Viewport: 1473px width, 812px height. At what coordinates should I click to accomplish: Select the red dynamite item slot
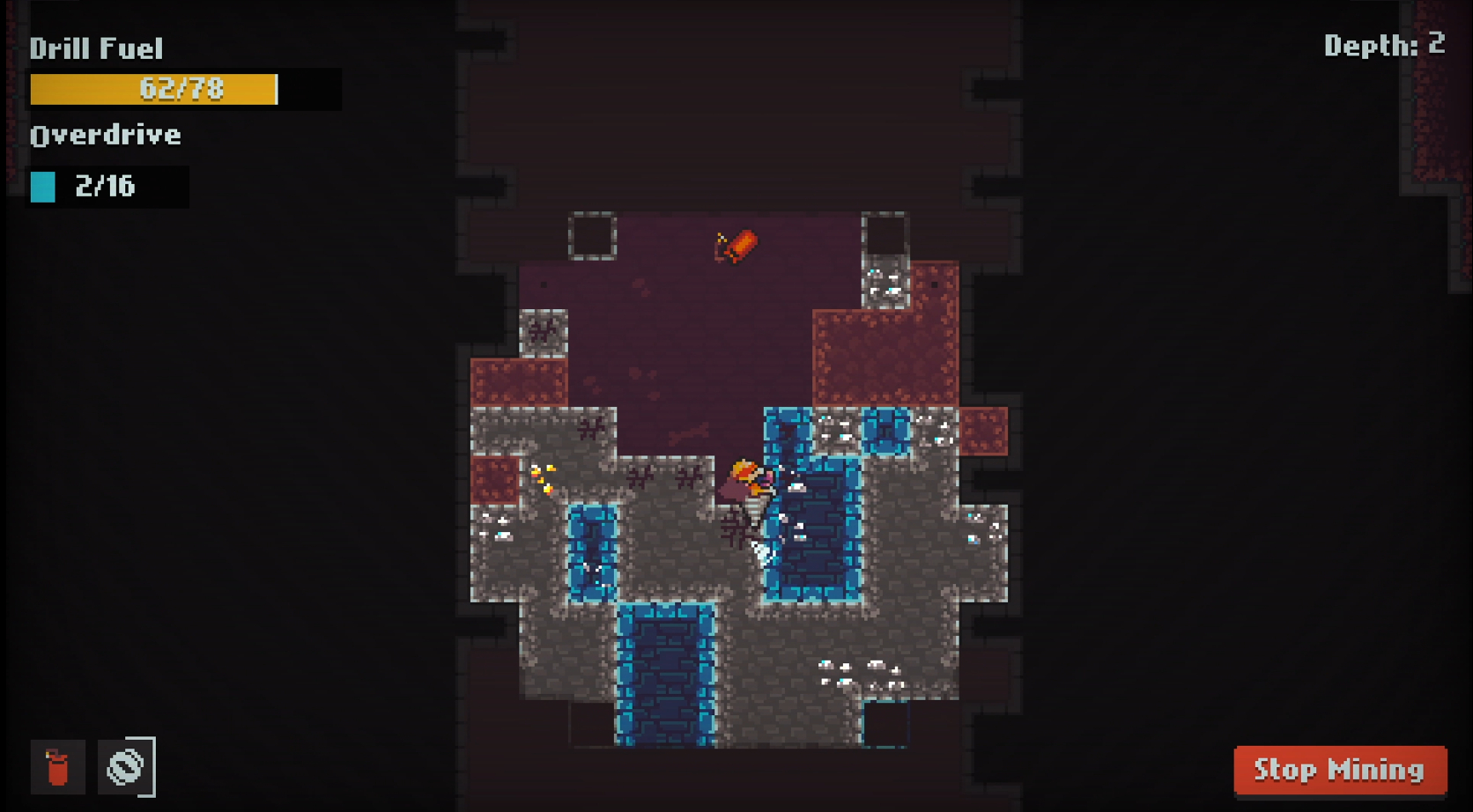coord(58,766)
